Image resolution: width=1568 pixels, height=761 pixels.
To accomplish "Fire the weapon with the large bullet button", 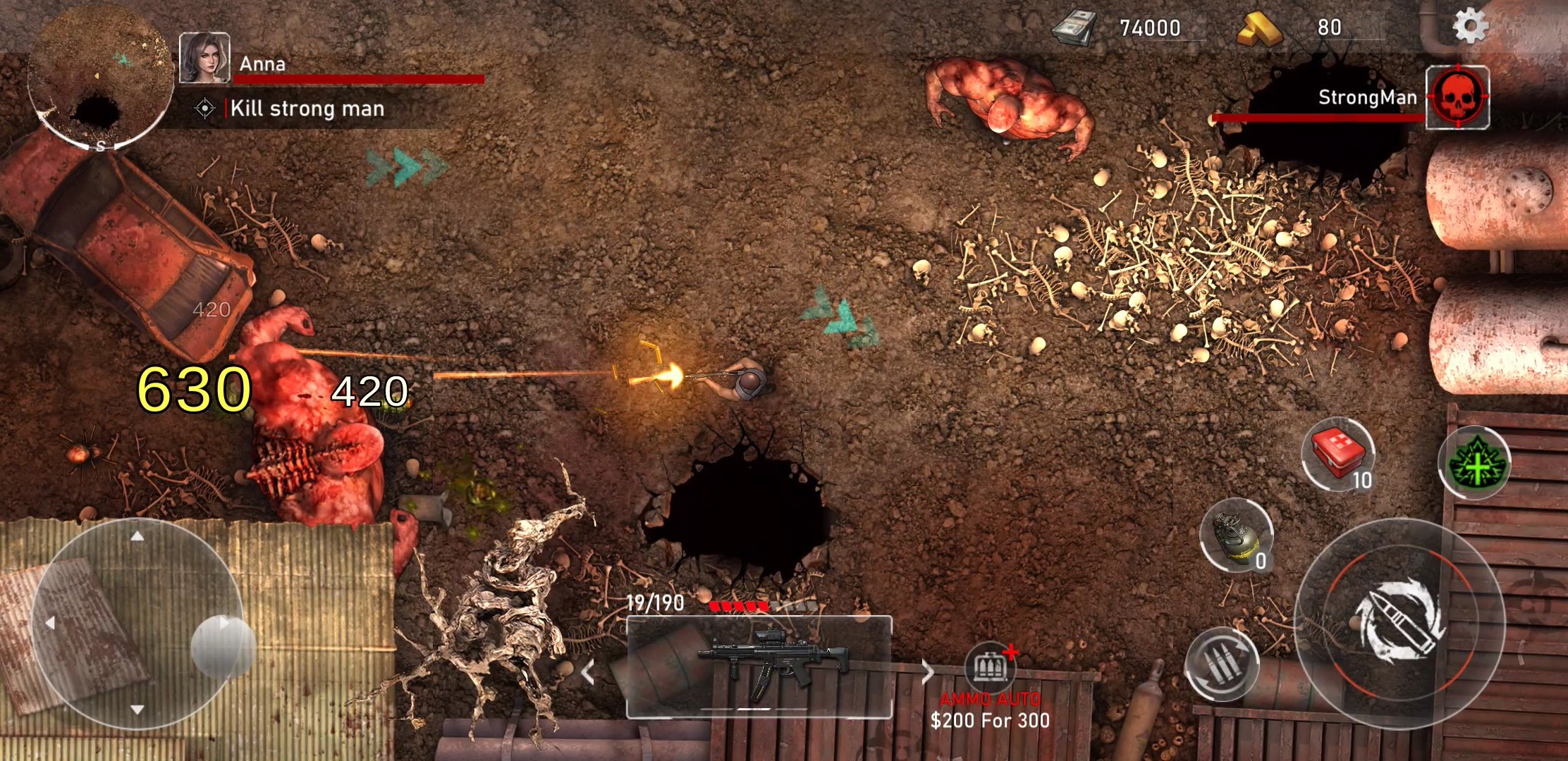I will [1399, 621].
